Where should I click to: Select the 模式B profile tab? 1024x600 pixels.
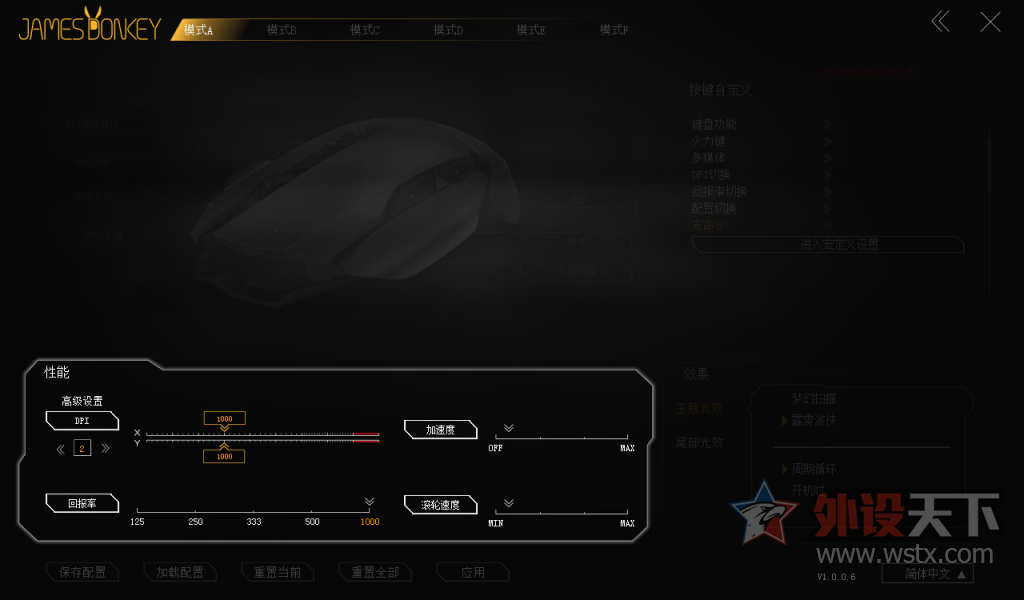pos(282,31)
